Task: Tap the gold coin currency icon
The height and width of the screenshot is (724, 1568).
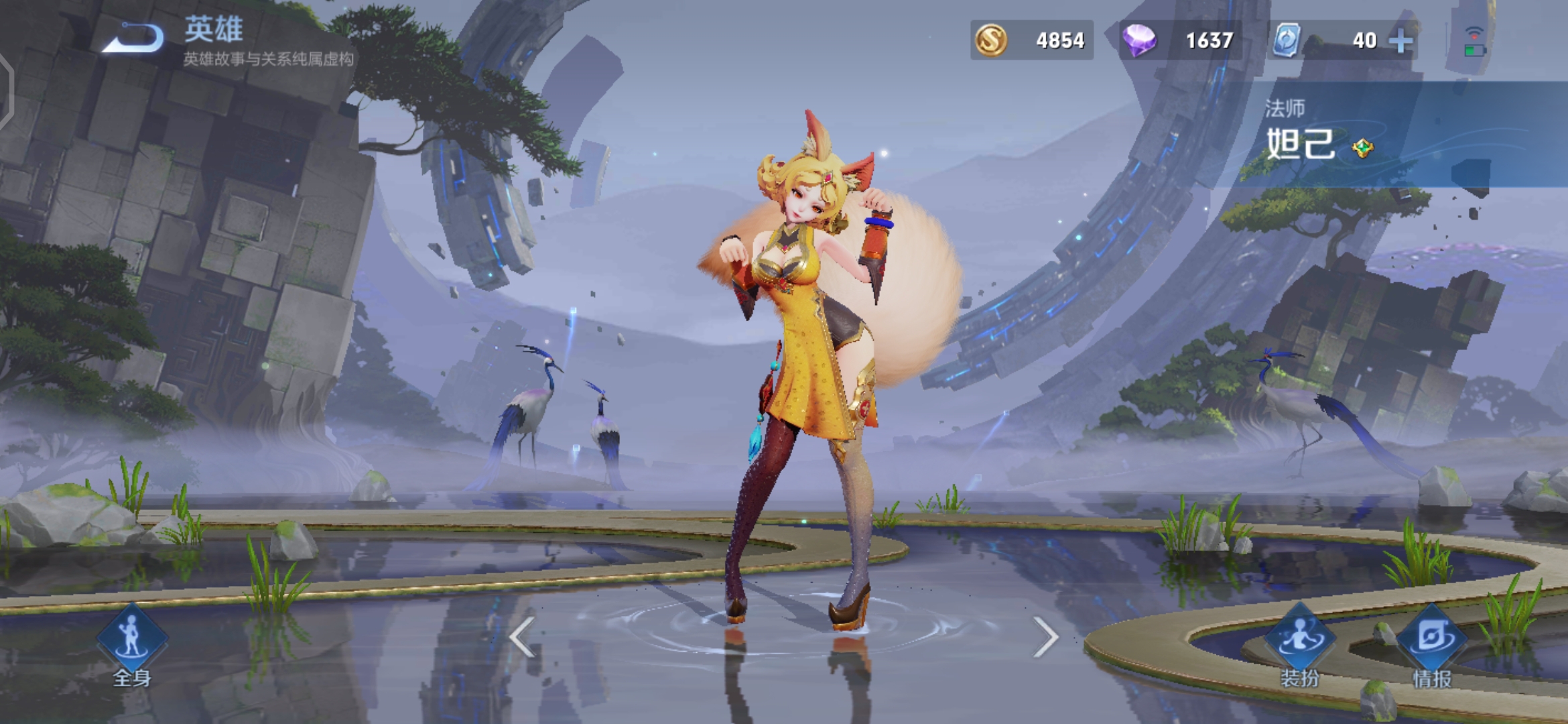Action: (991, 40)
